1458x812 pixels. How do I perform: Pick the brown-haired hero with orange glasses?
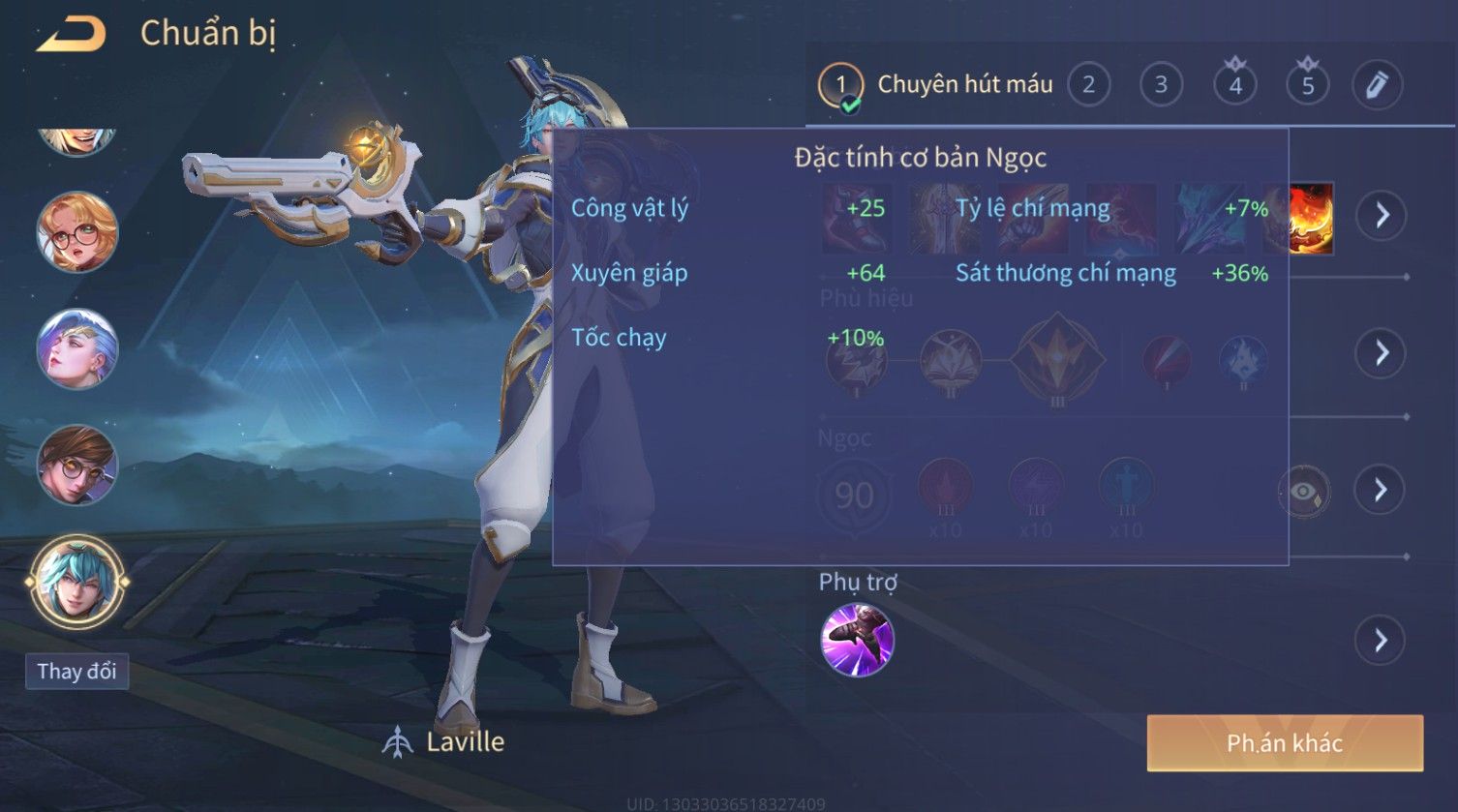point(77,465)
